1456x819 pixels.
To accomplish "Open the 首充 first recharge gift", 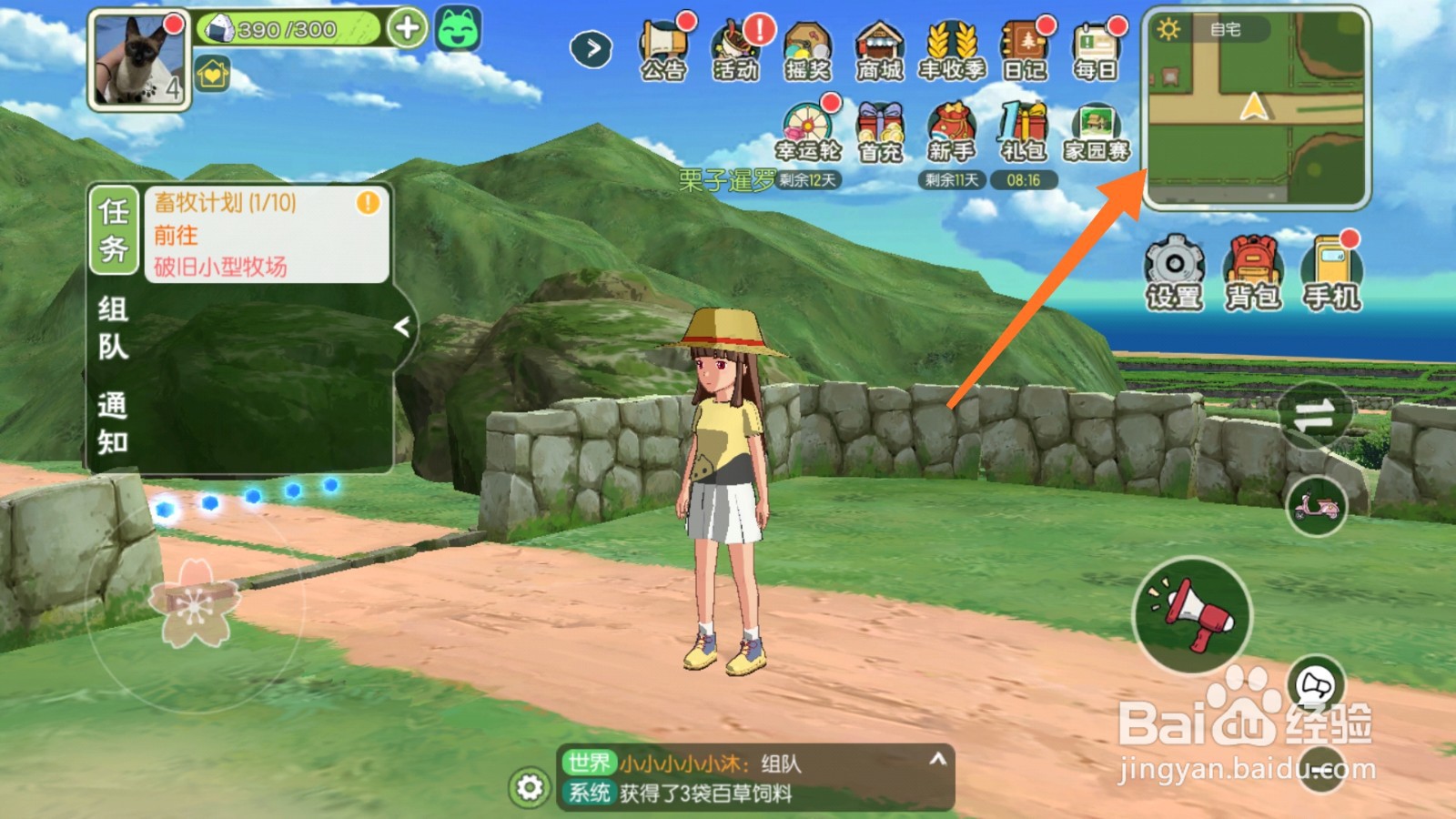I will pos(880,132).
